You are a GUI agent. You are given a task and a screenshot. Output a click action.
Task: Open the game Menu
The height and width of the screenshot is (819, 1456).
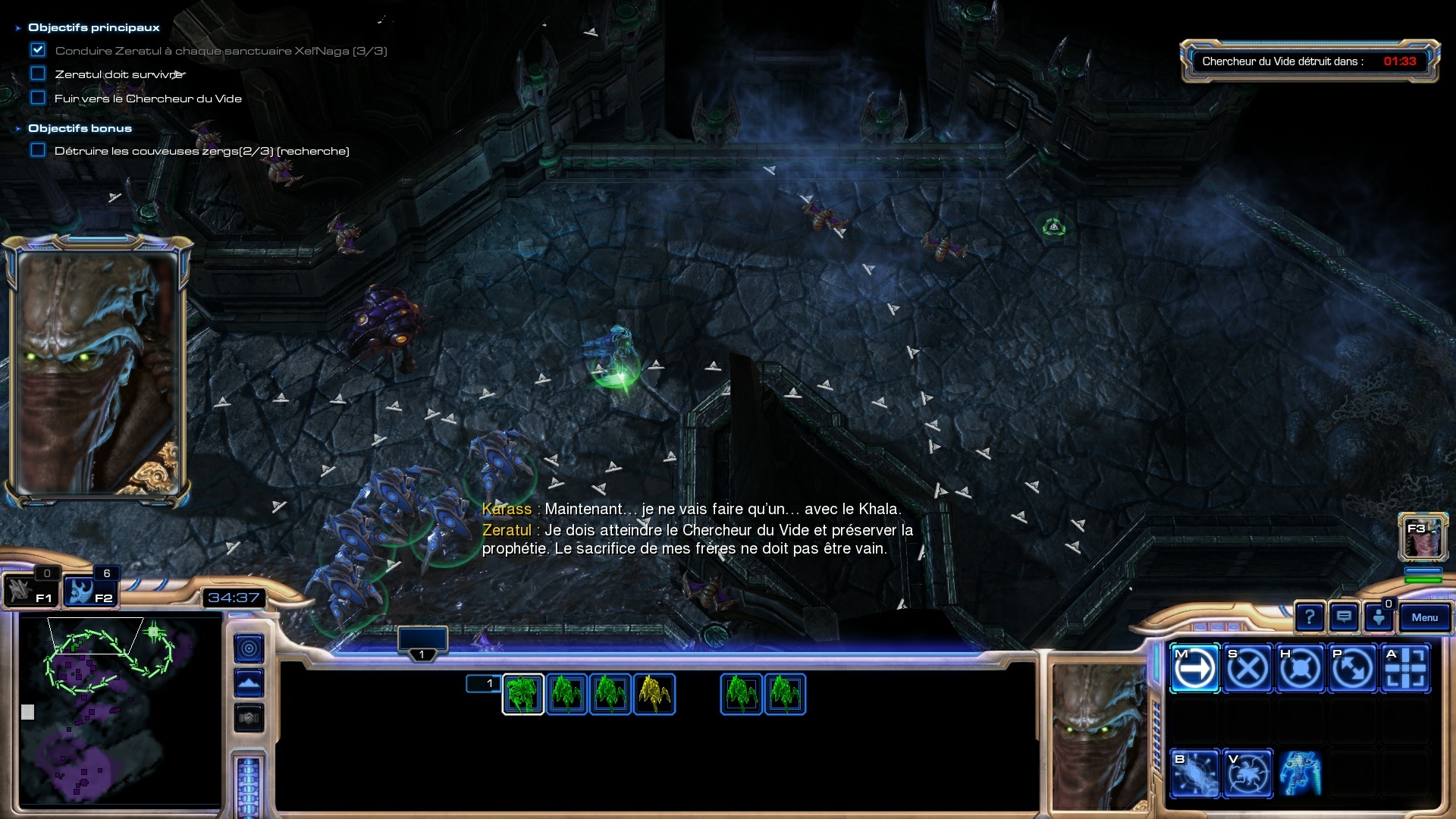pos(1424,617)
